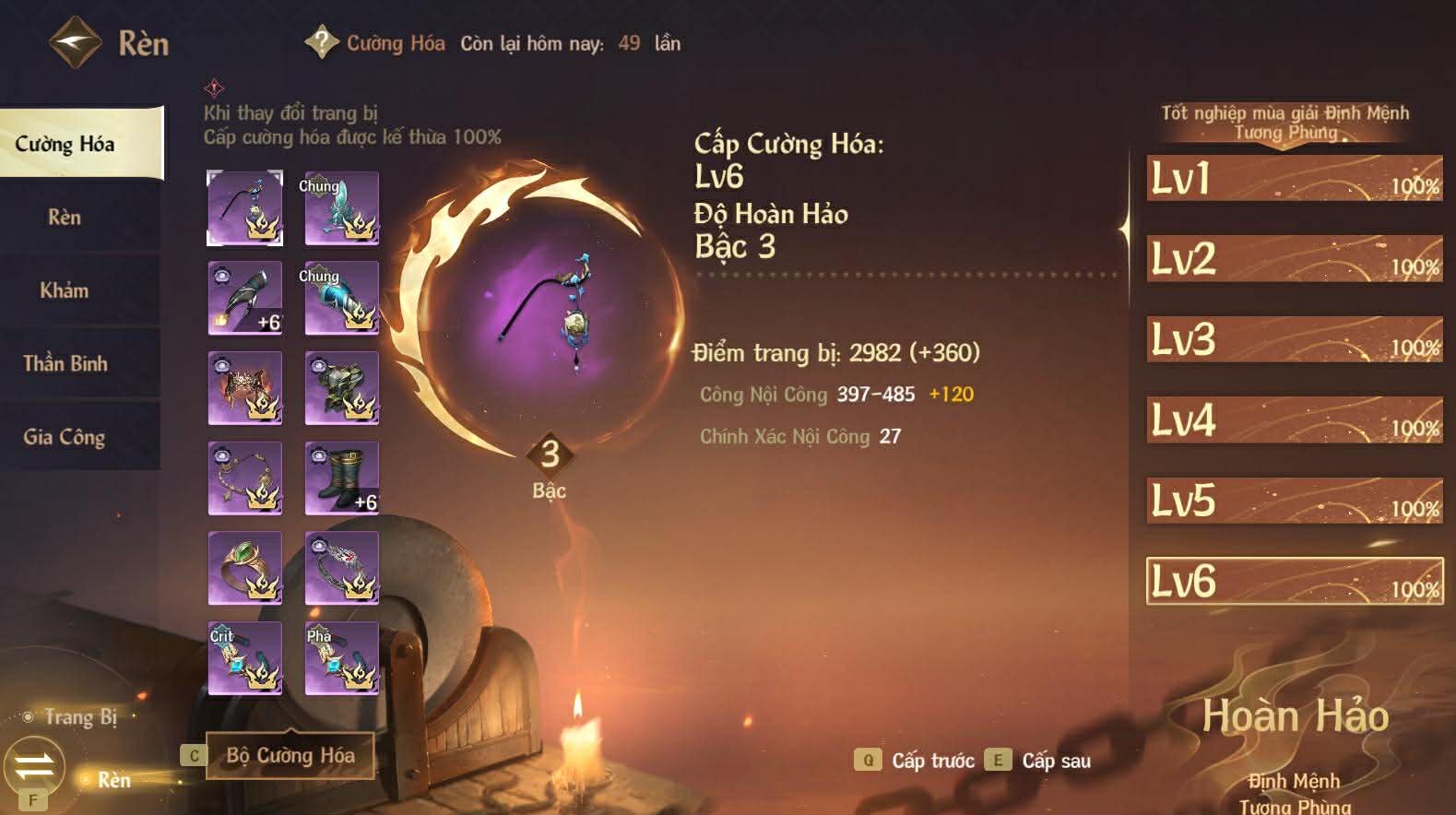Switch to the Rèn option at bottom left

pos(115,780)
